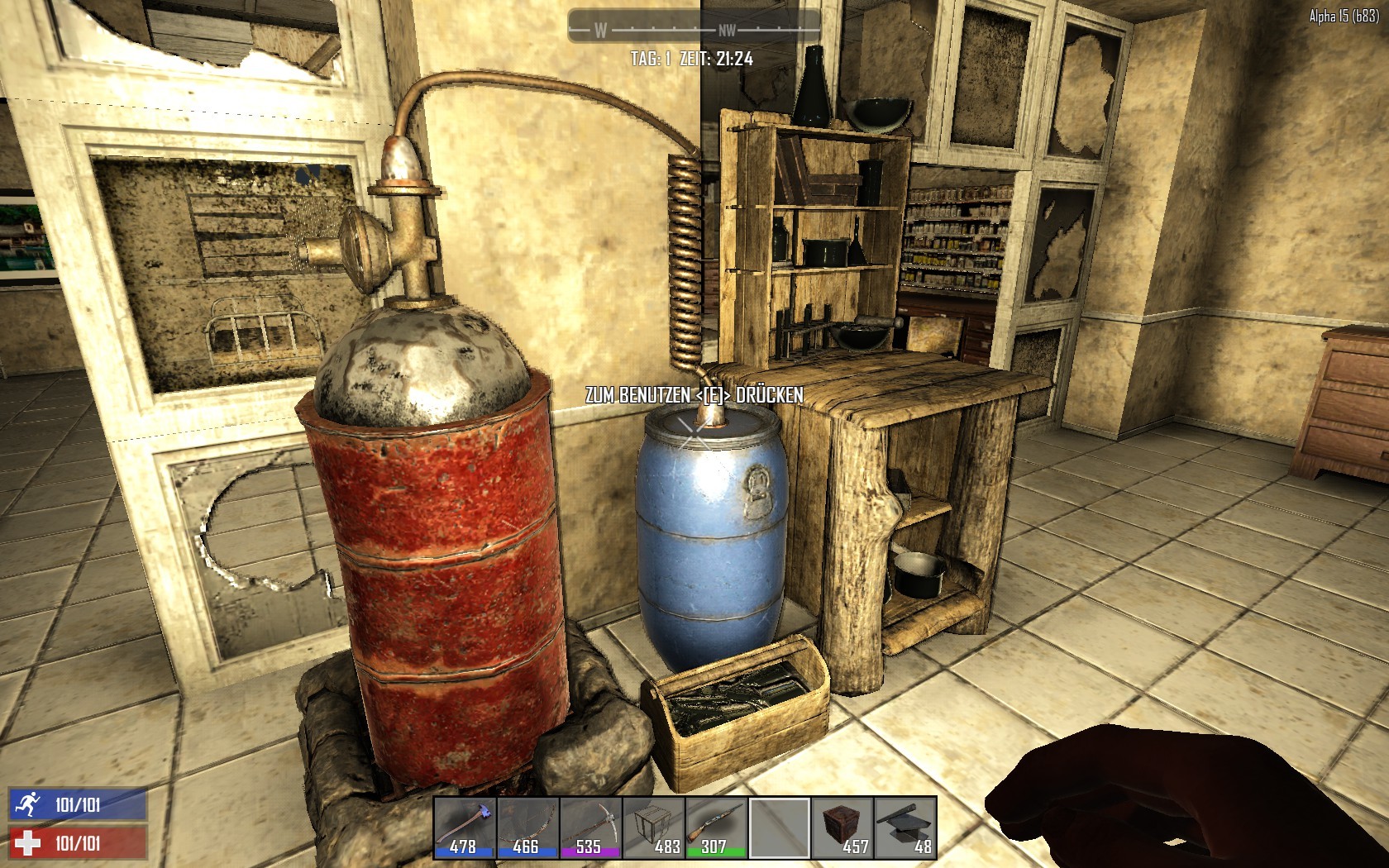Viewport: 1389px width, 868px height.
Task: Equip the shotgun from the hotbar
Action: coord(716,827)
